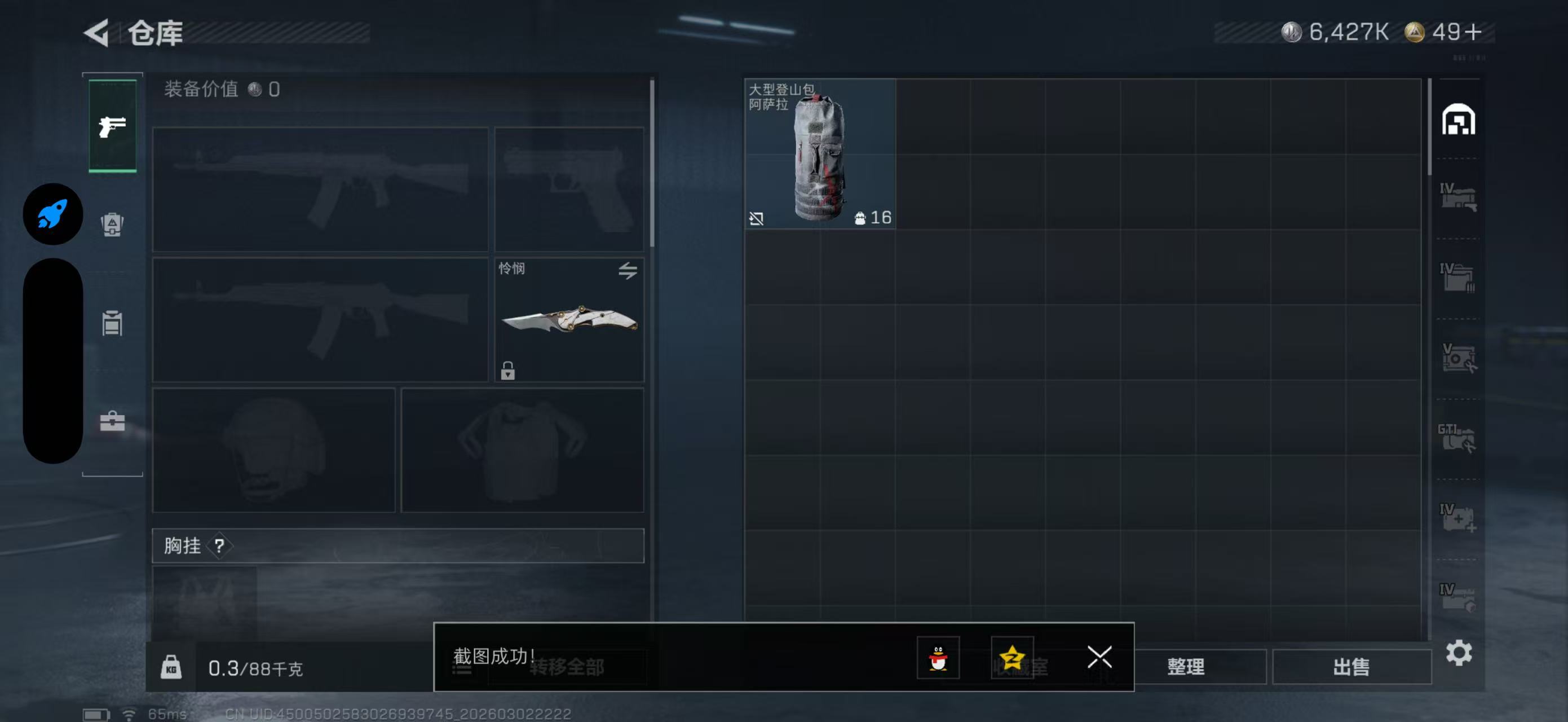
Task: Open the briefcase items category icon
Action: click(x=112, y=420)
